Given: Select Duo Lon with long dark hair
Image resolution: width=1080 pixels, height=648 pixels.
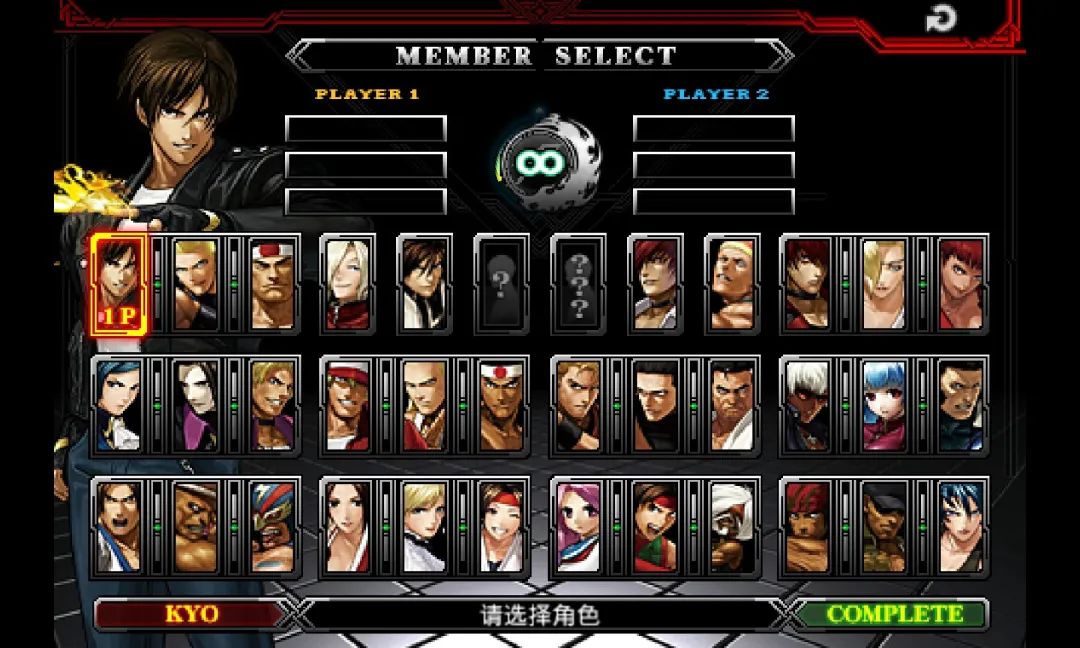Looking at the screenshot, I should coord(196,406).
